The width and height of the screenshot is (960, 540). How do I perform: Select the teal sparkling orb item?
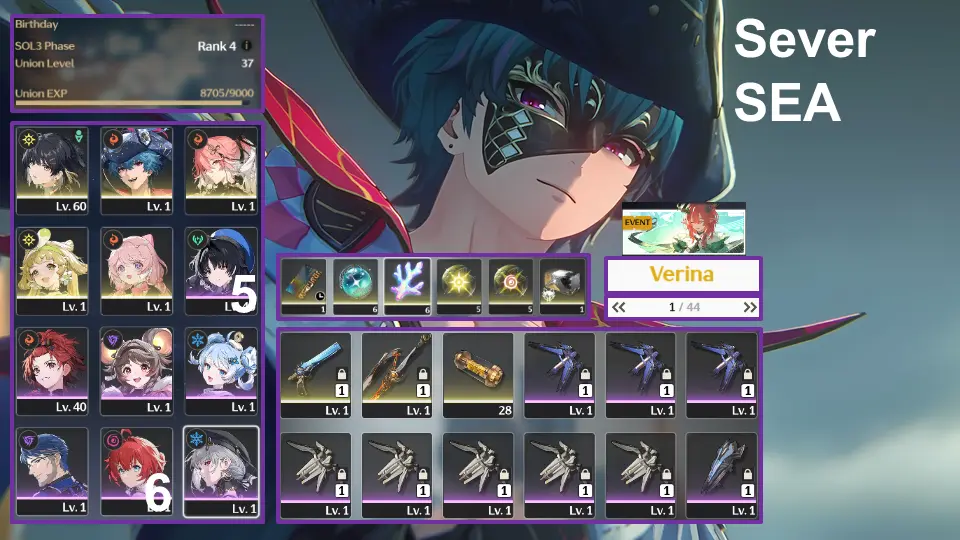click(x=356, y=286)
